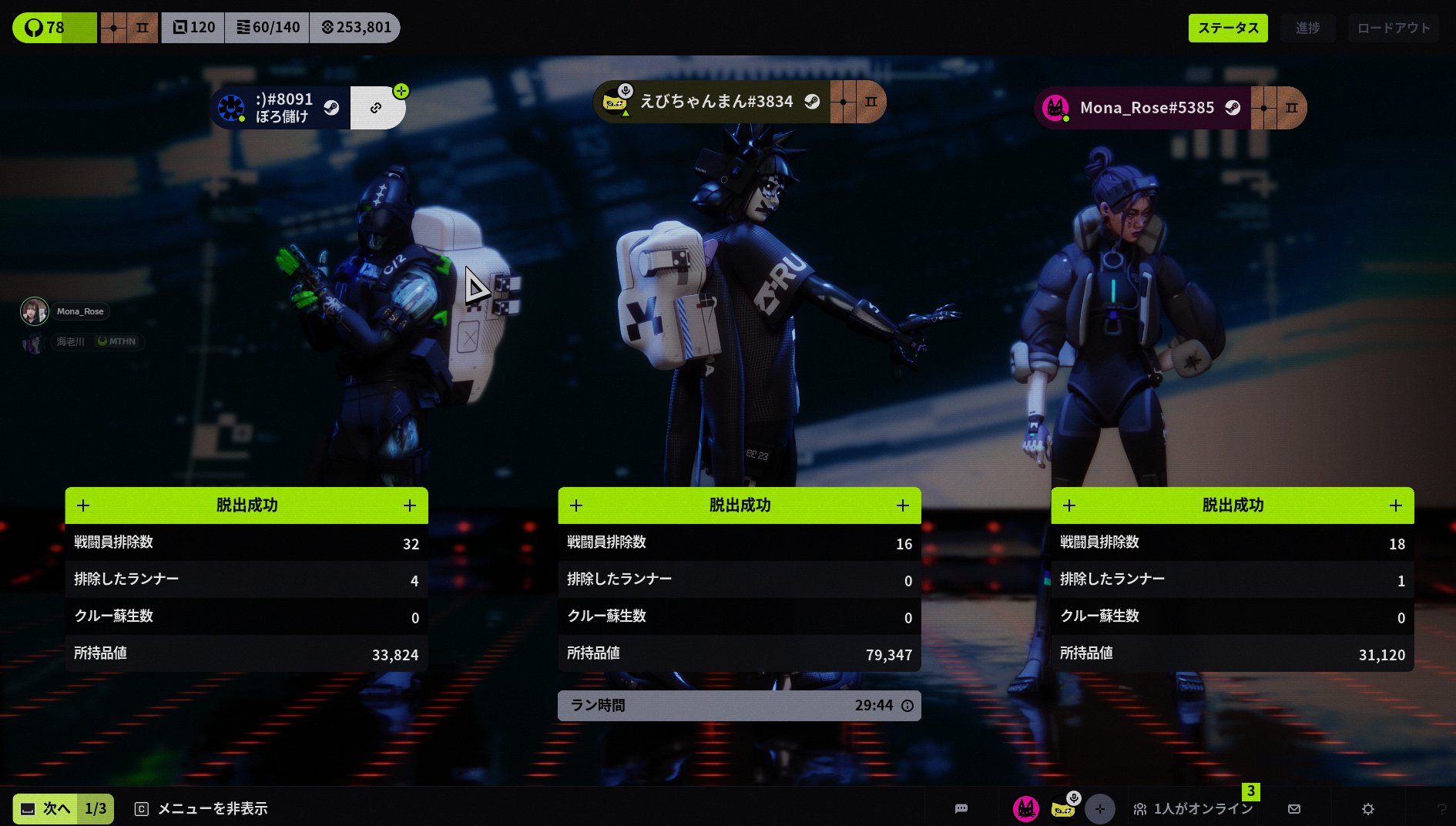The width and height of the screenshot is (1456, 826).
Task: Open the mail envelope icon
Action: pos(1294,808)
